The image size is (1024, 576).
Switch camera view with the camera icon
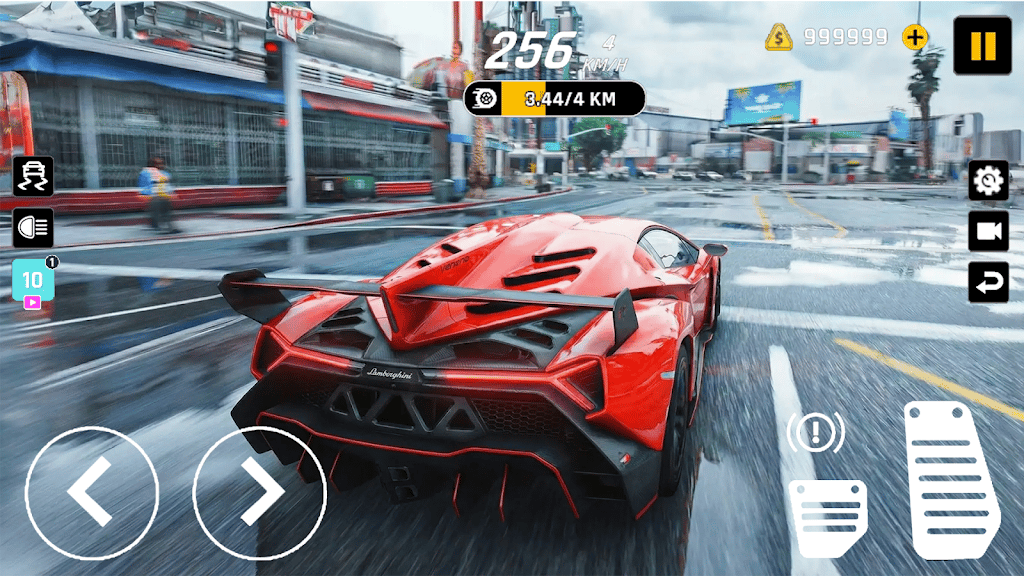click(x=988, y=231)
